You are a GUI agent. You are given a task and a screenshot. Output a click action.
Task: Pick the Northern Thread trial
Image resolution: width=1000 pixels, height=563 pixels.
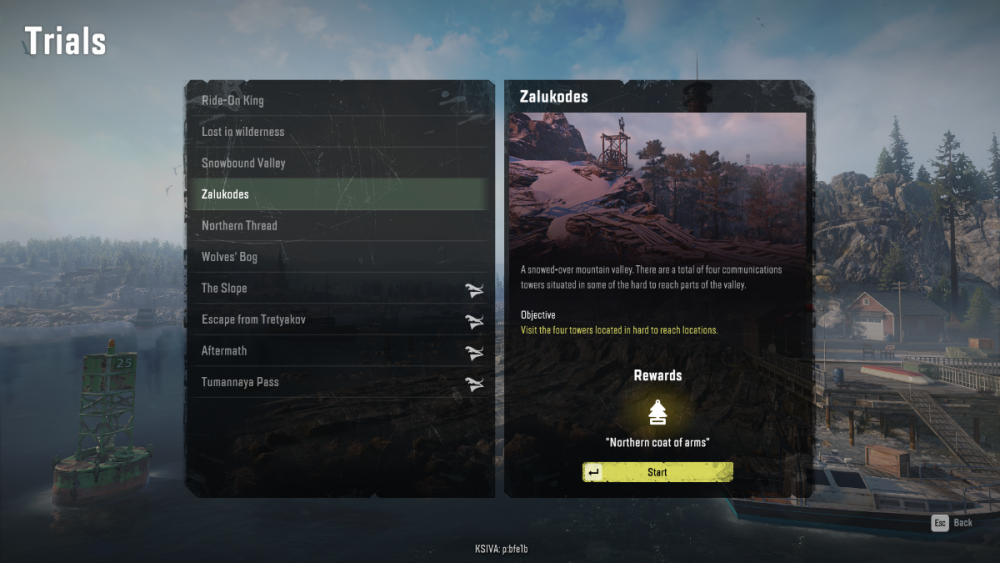[x=340, y=226]
